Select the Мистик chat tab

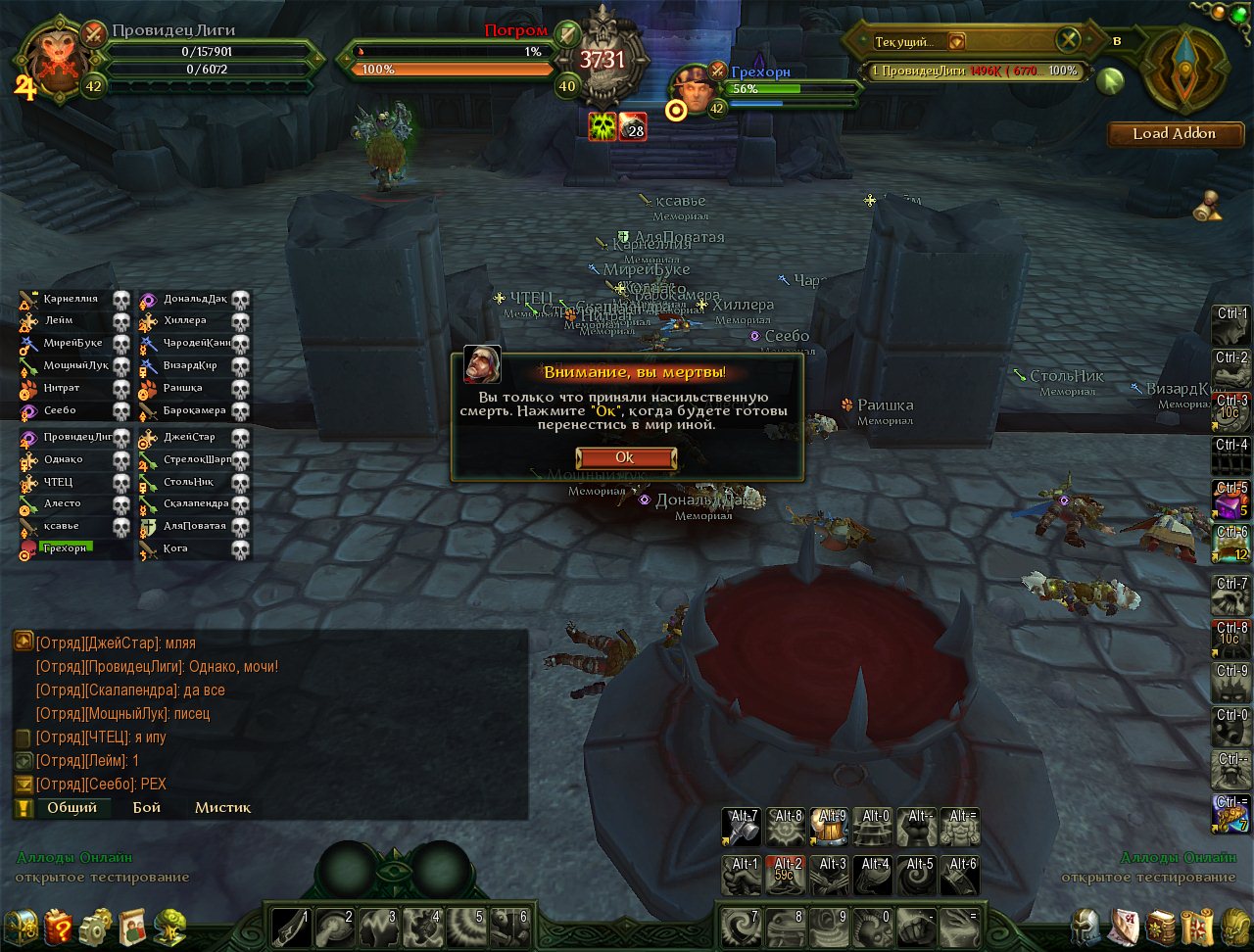222,808
